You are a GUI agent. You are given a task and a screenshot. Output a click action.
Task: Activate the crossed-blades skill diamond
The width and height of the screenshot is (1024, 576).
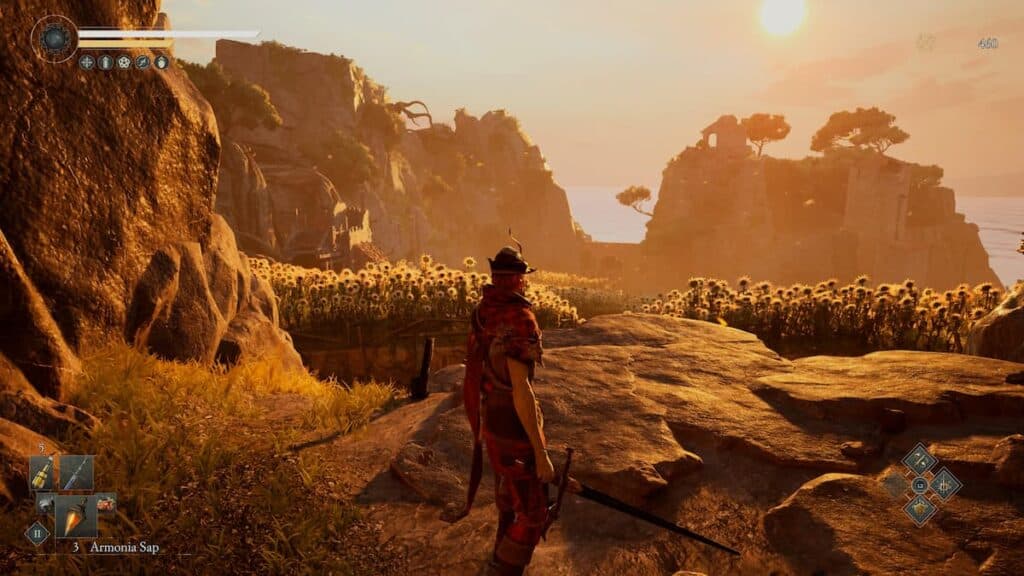pos(919,460)
